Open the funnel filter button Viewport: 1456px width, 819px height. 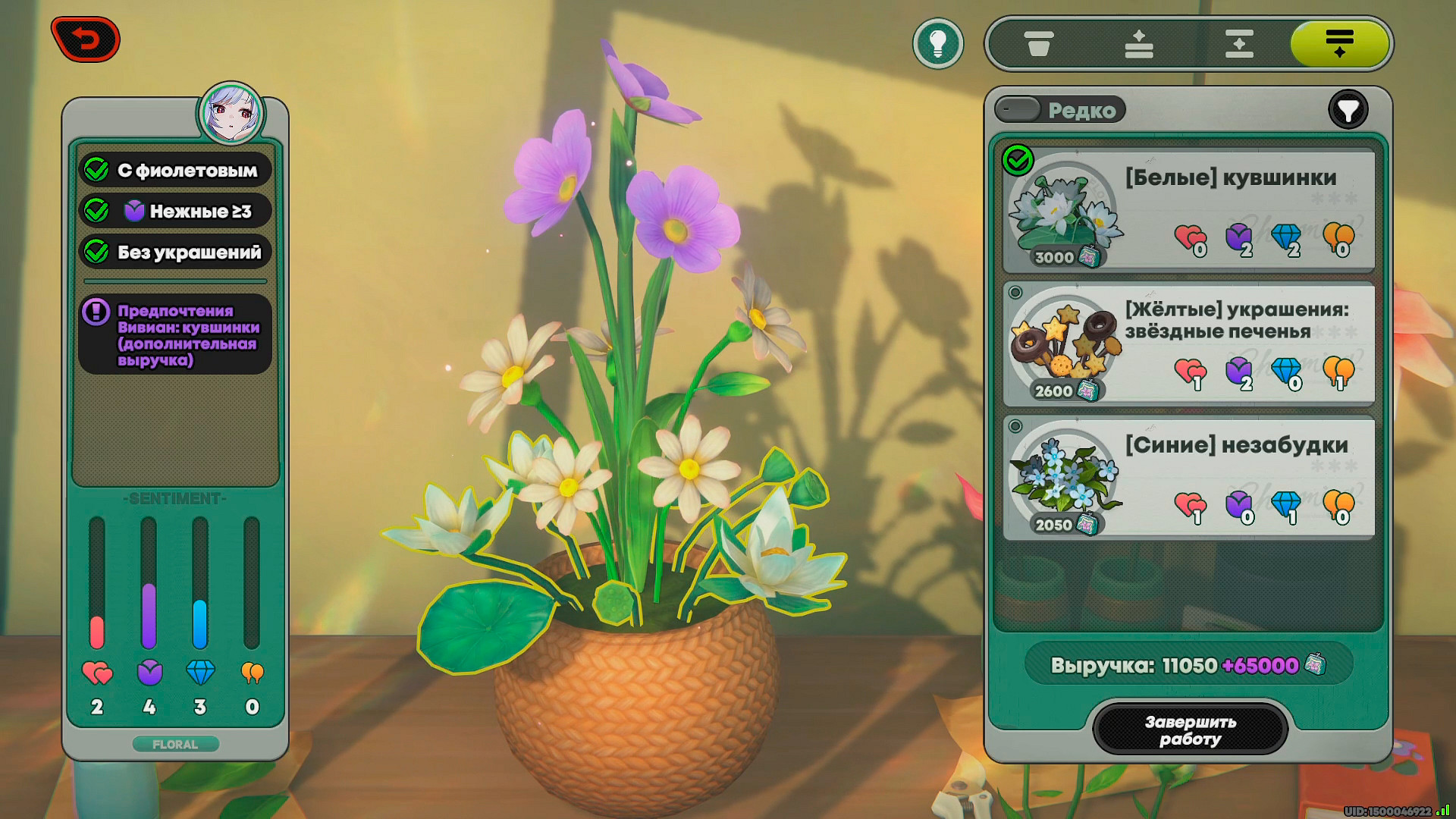[1348, 111]
